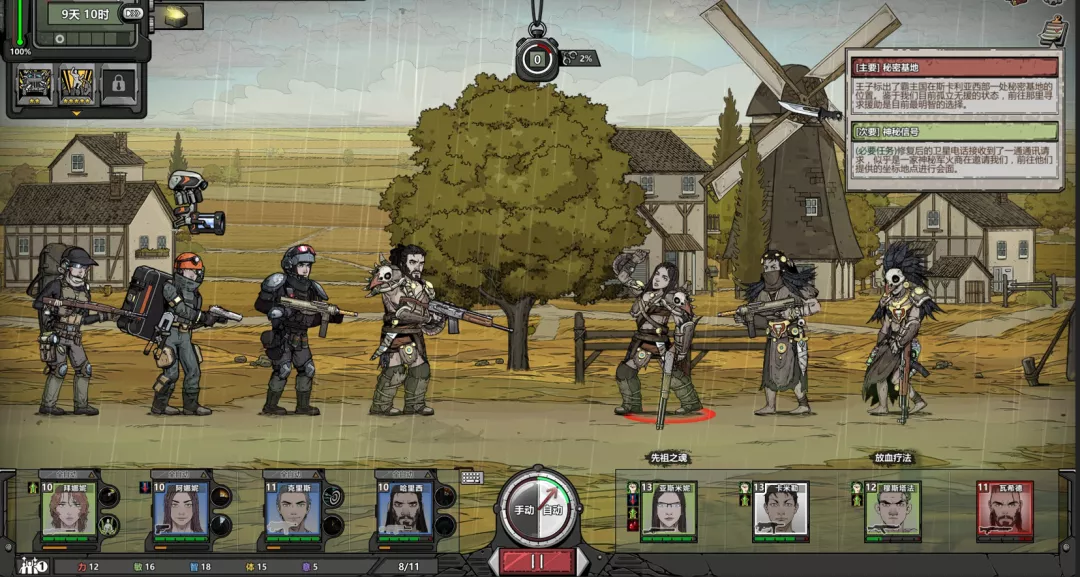Pause the battle with the red button
The width and height of the screenshot is (1080, 577).
click(x=538, y=561)
